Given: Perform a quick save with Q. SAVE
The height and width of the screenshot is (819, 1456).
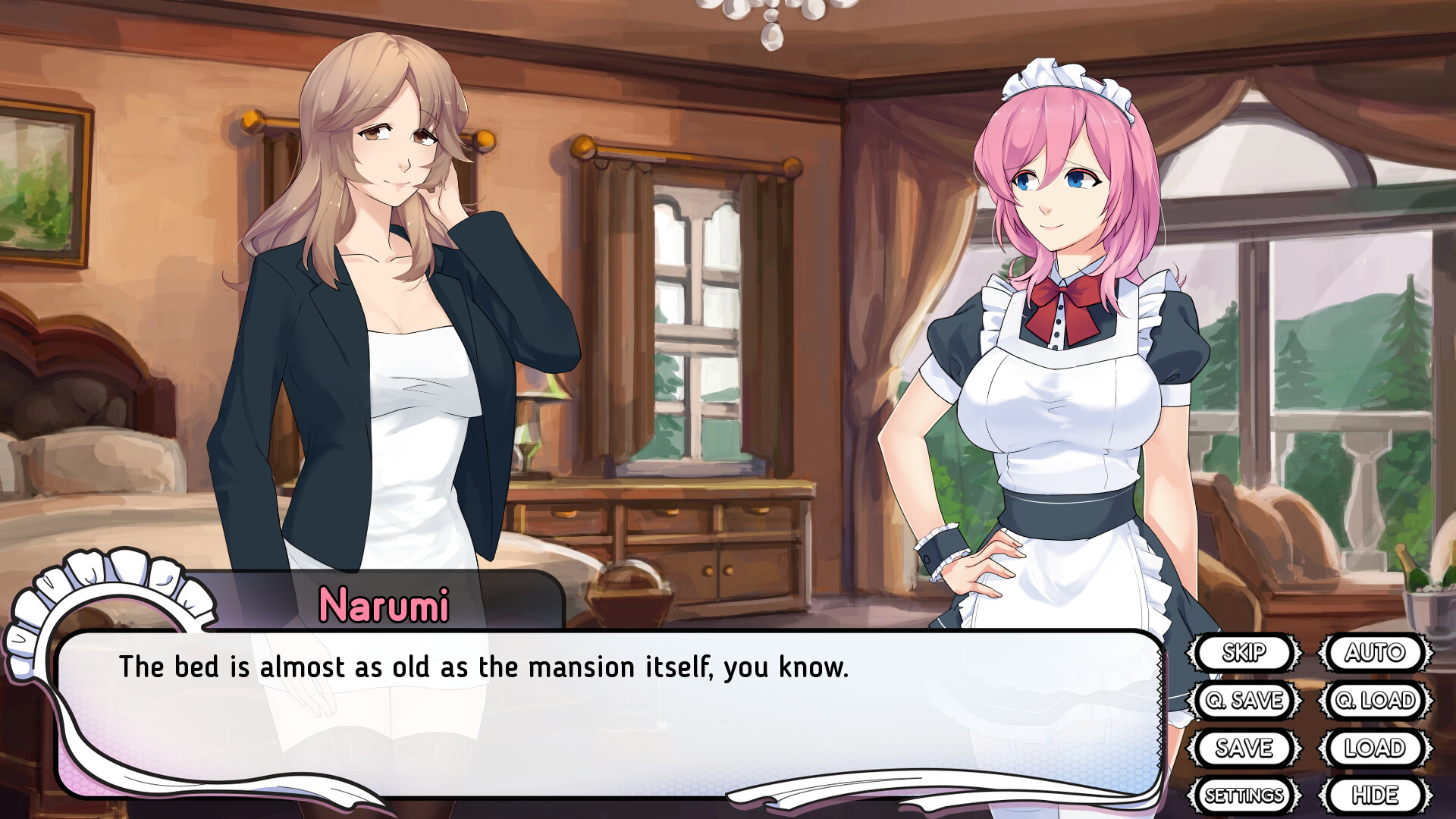Looking at the screenshot, I should coord(1246,701).
